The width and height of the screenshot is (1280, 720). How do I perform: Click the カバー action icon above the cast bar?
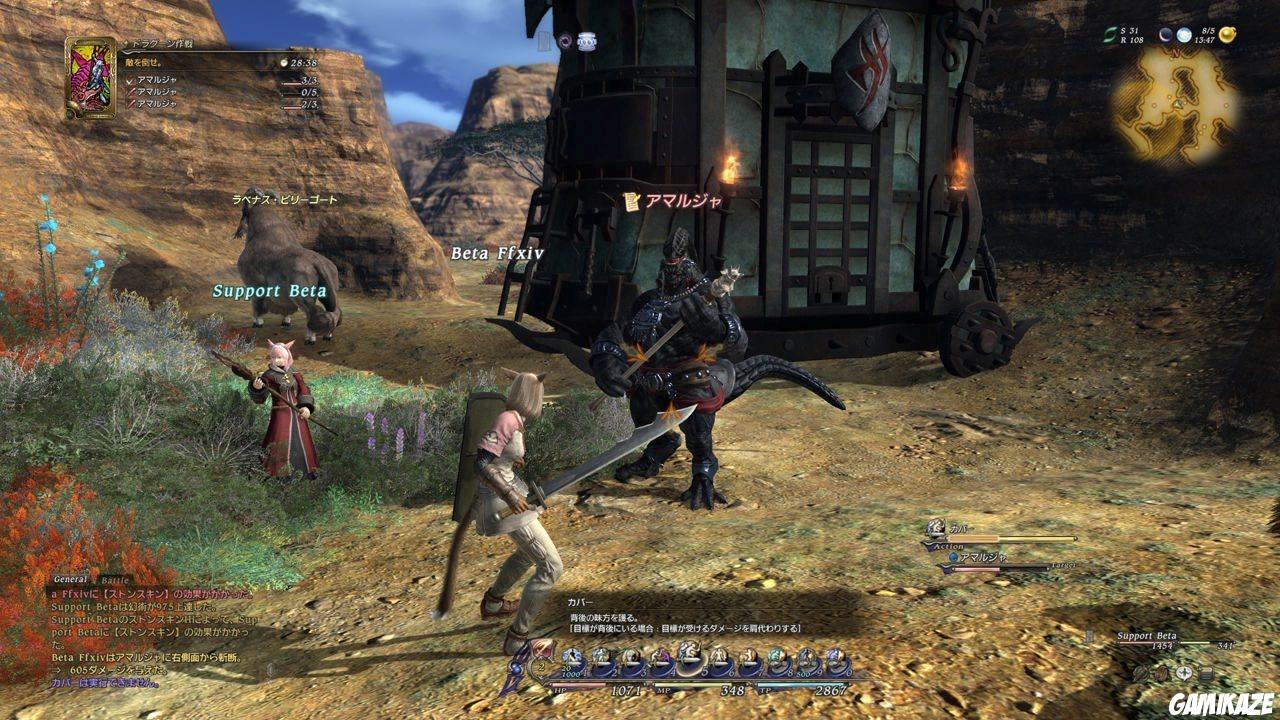(935, 528)
